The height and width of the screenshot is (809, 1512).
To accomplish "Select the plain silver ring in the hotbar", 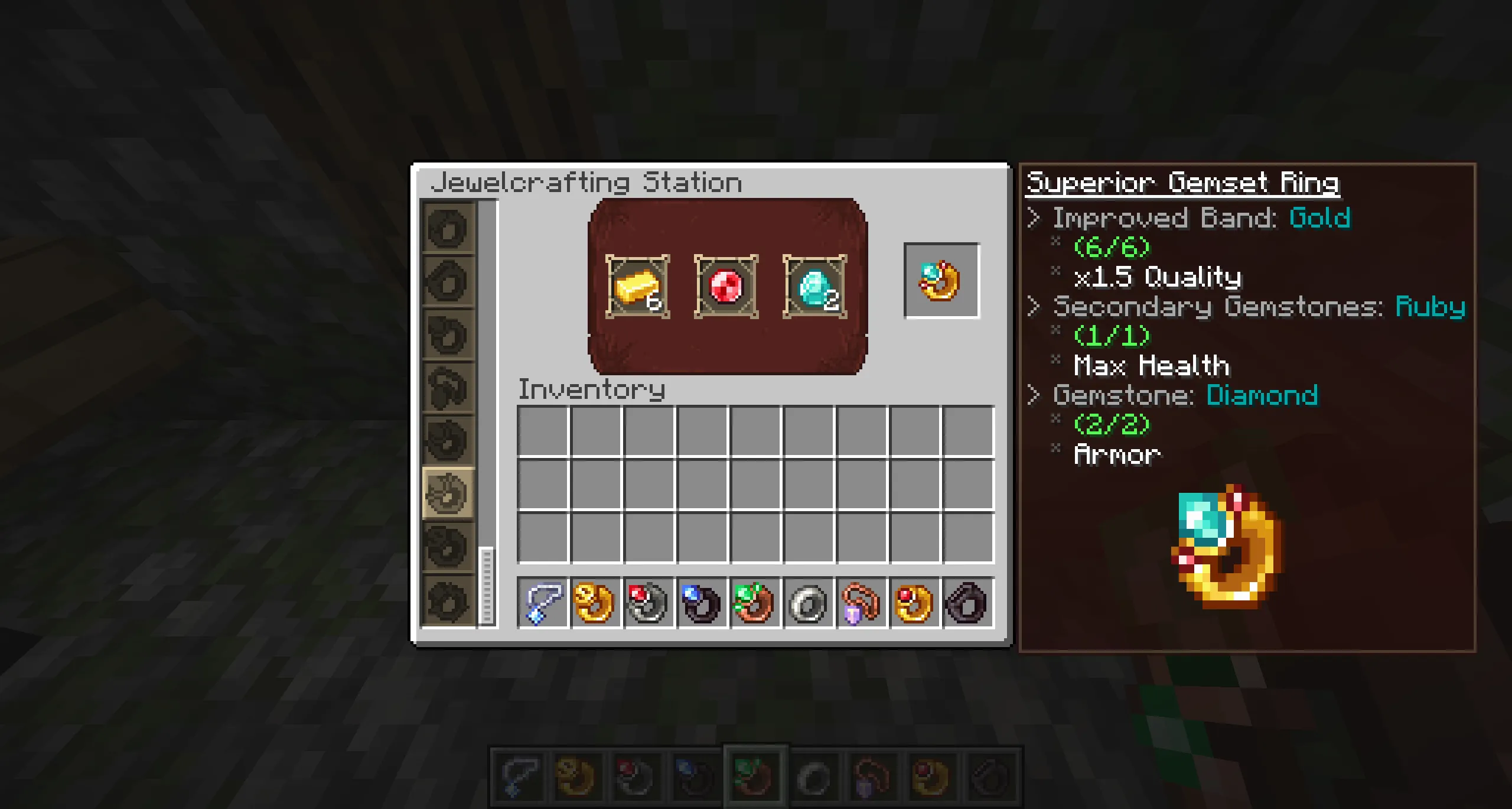I will pyautogui.click(x=804, y=603).
